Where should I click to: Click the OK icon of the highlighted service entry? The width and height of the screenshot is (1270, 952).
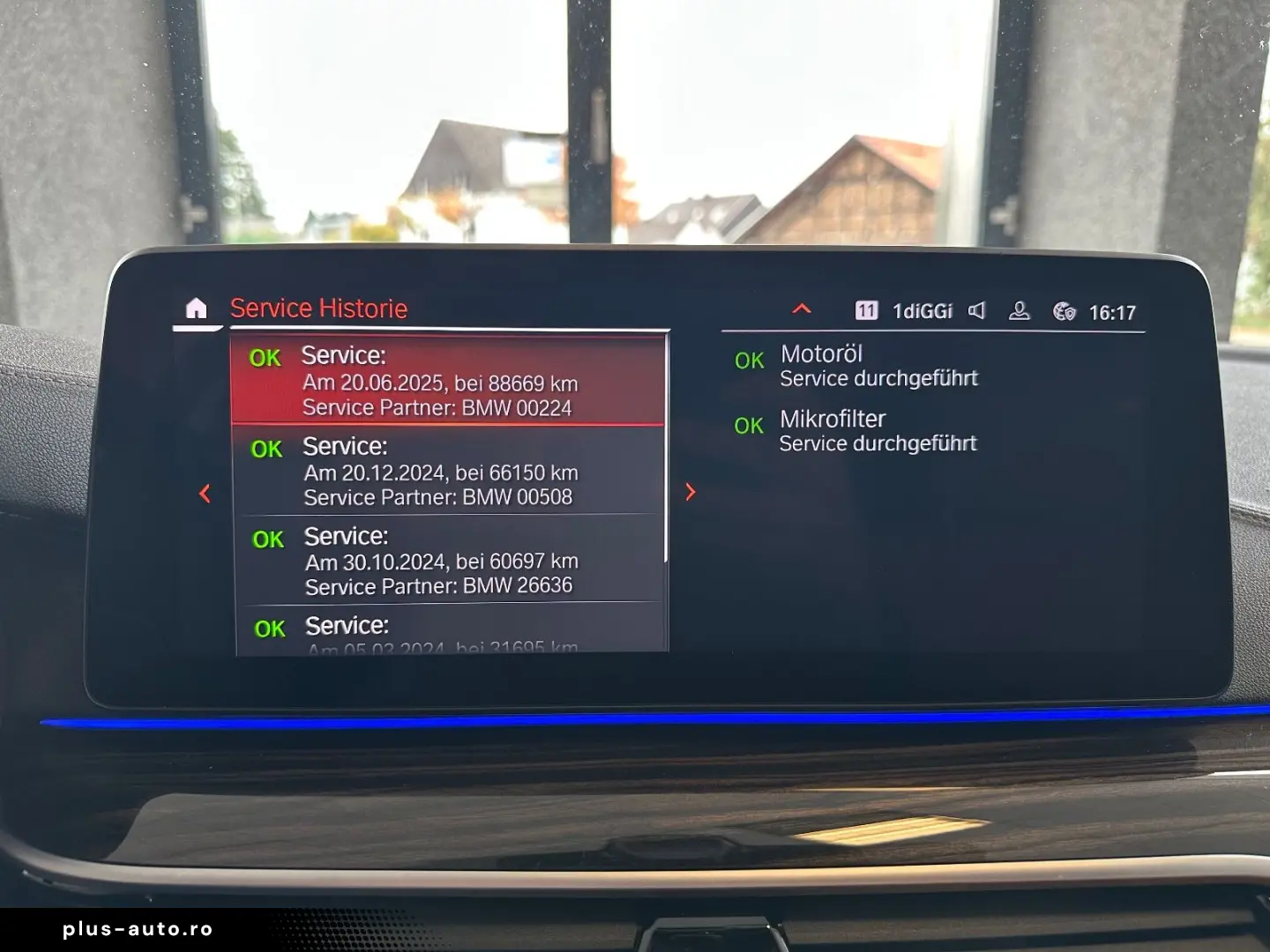tap(265, 358)
